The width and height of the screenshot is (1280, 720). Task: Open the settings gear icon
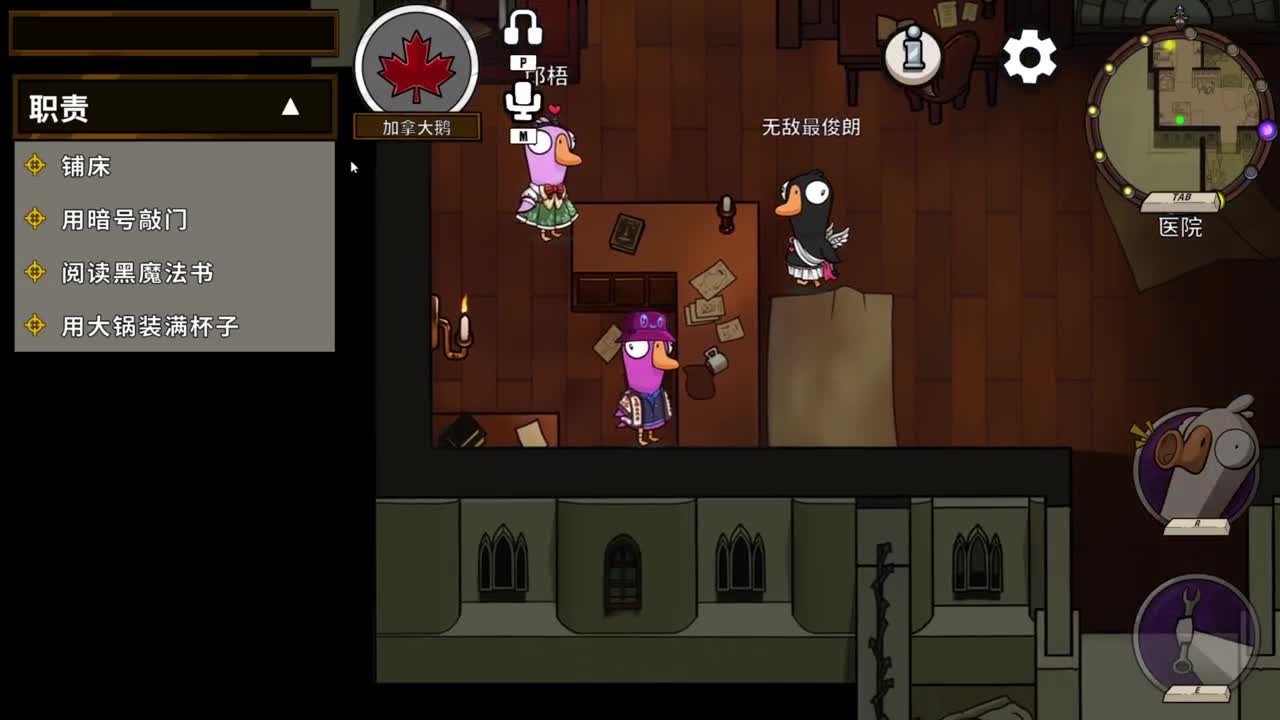click(x=1030, y=58)
